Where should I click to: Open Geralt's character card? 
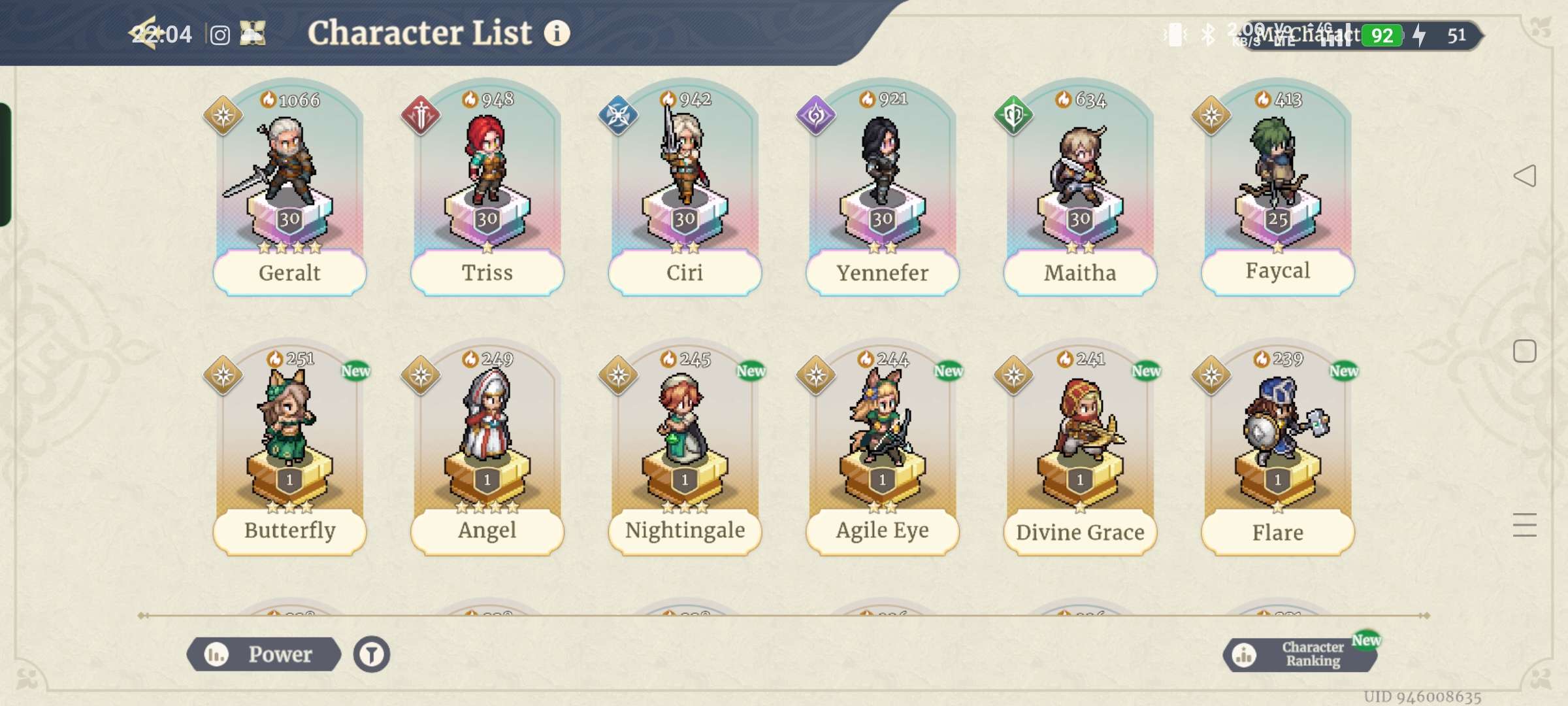click(289, 190)
